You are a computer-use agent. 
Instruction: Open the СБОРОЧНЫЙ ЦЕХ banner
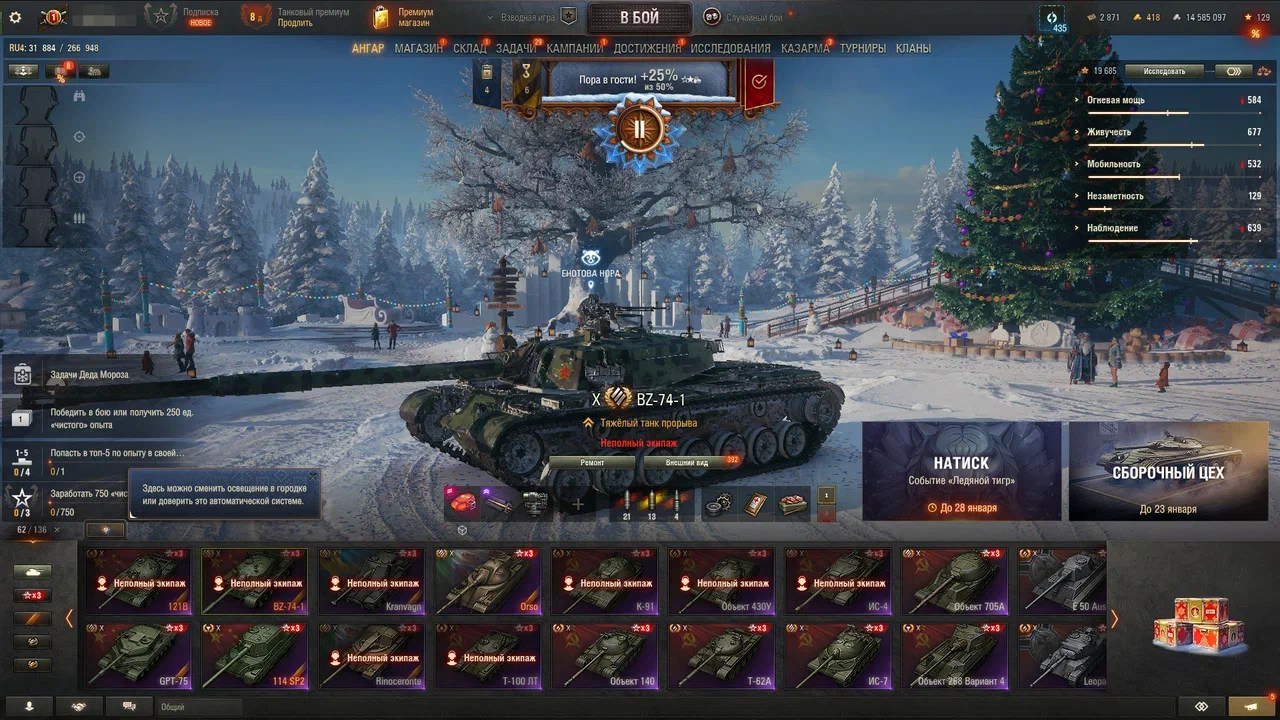(x=1167, y=471)
